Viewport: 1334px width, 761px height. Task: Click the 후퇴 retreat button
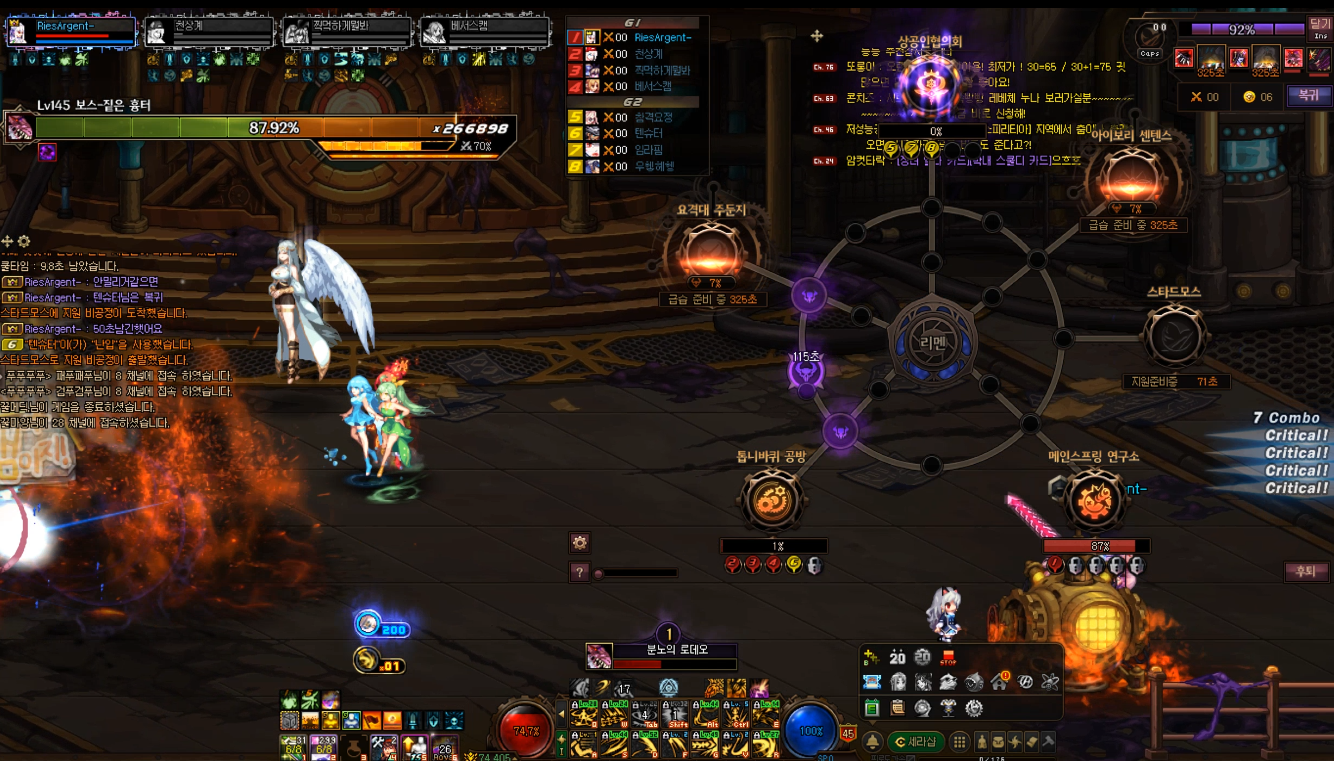click(x=1305, y=572)
